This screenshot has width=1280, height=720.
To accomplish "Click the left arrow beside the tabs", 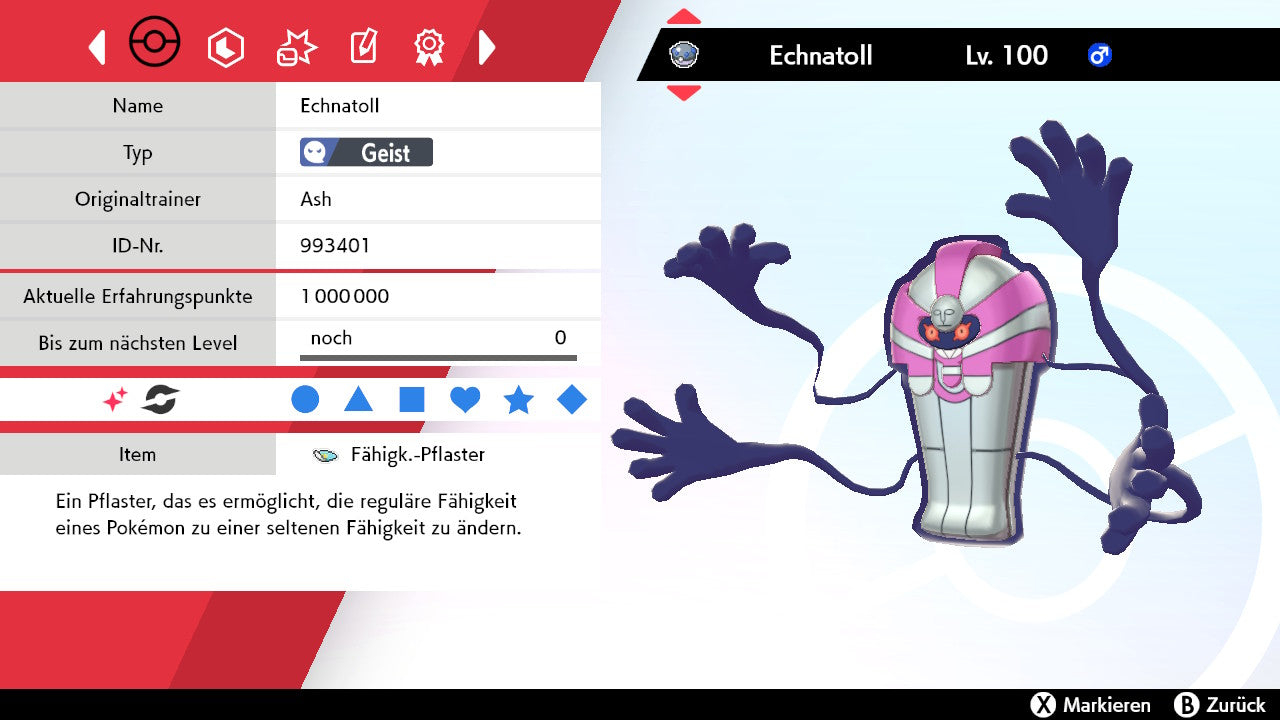I will tap(97, 47).
